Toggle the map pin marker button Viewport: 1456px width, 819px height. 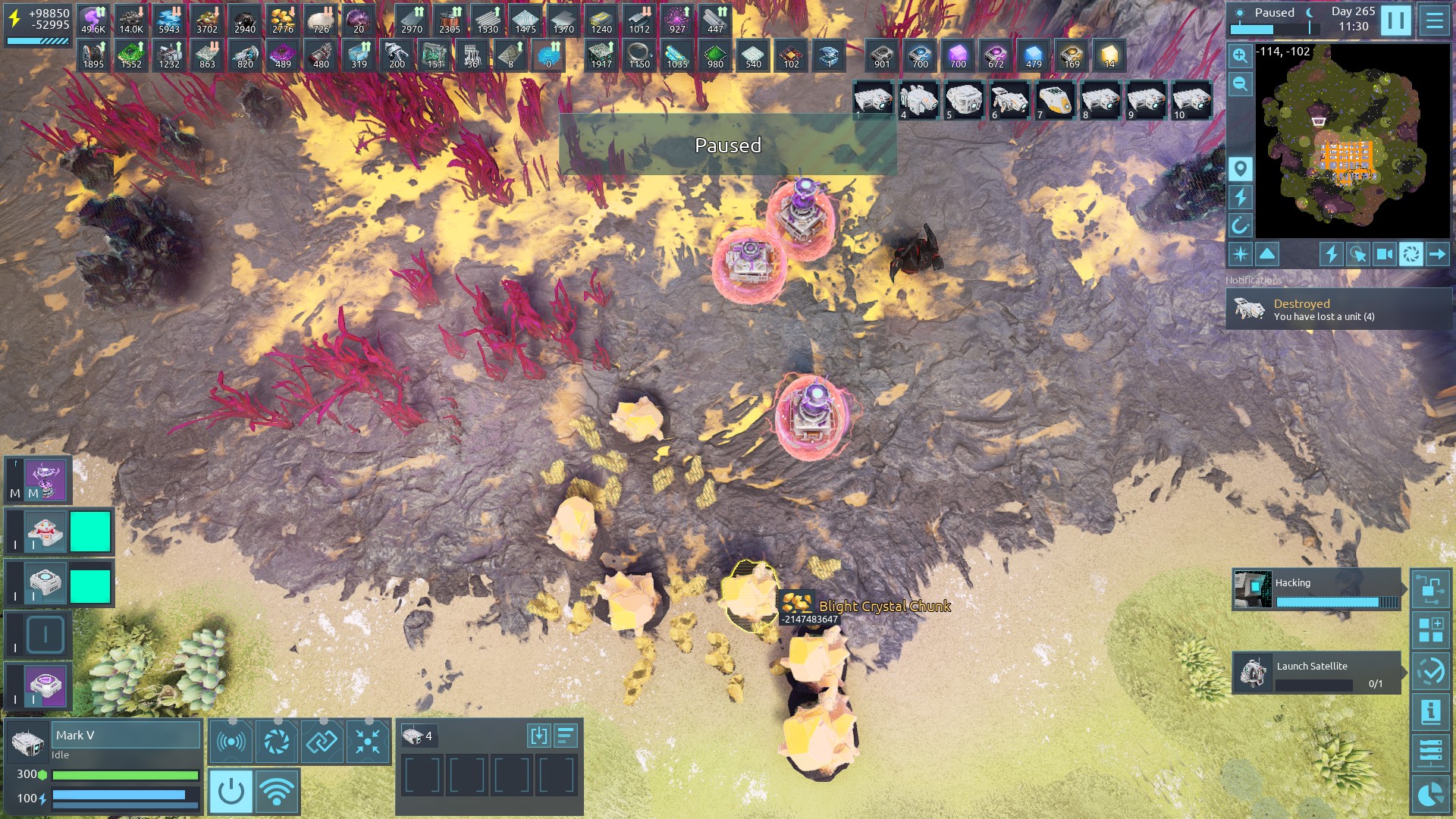pos(1240,168)
